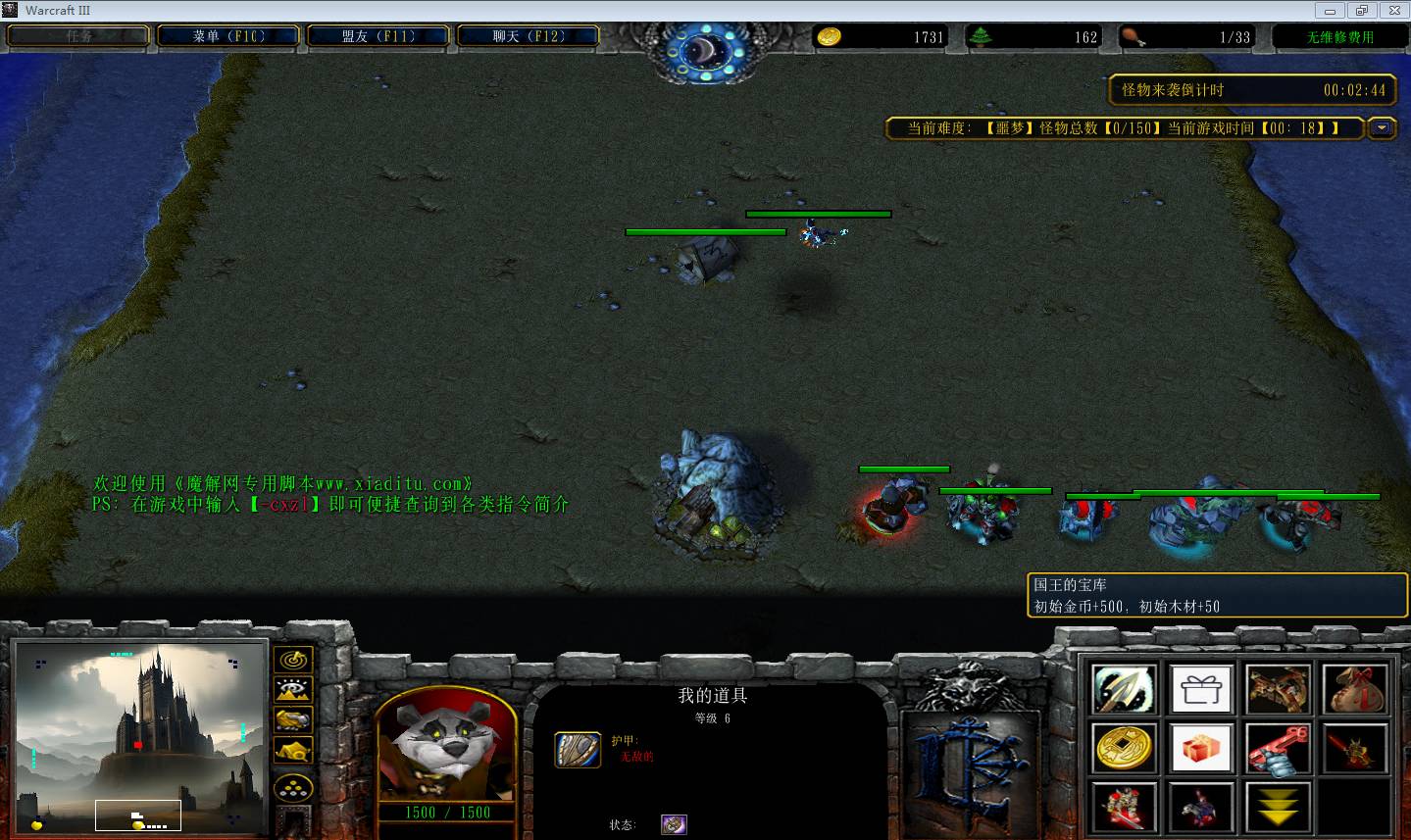Open the white gift box outline item

point(1201,690)
